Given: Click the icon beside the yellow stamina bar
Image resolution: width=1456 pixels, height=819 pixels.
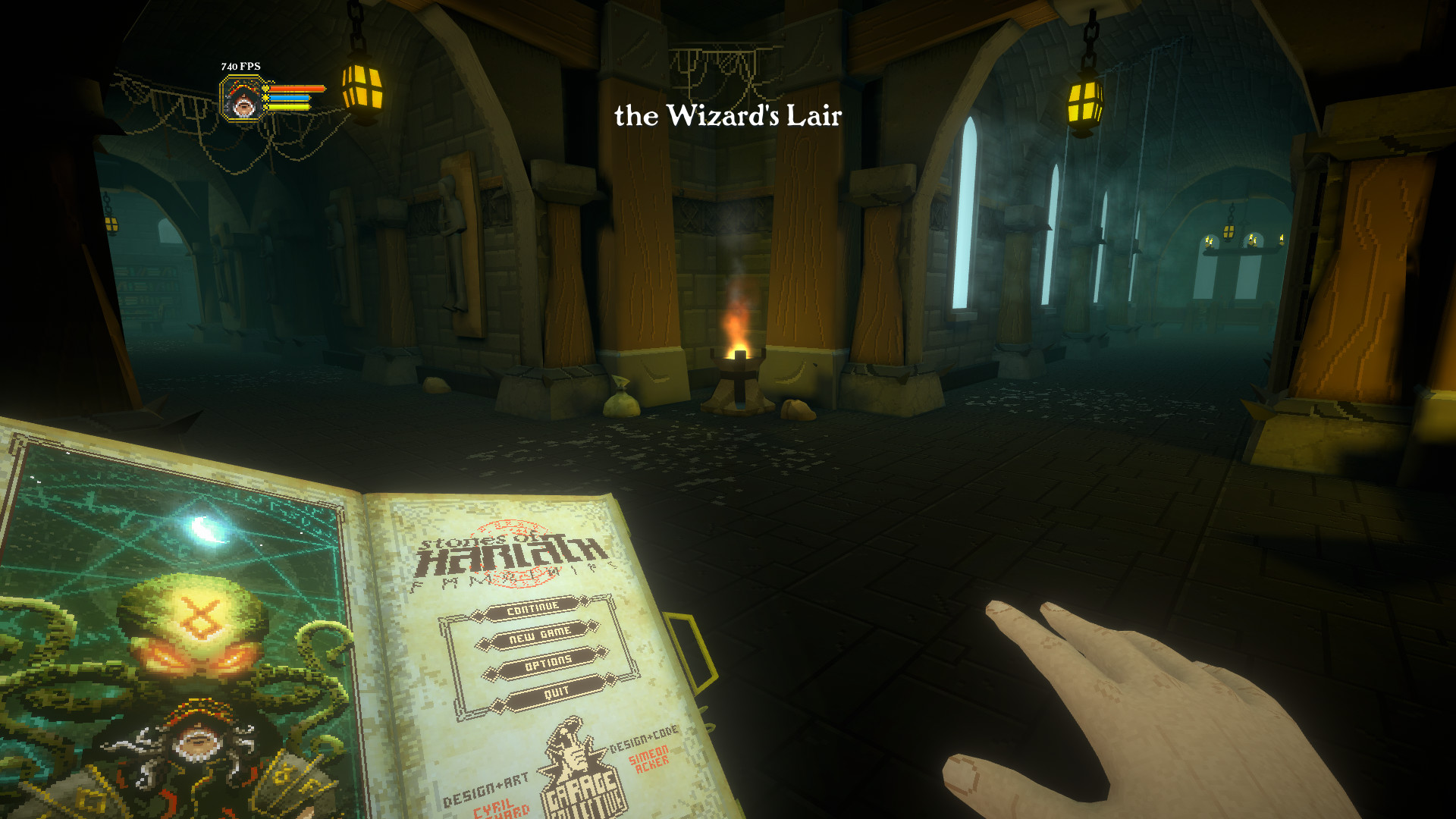Looking at the screenshot, I should 265,106.
